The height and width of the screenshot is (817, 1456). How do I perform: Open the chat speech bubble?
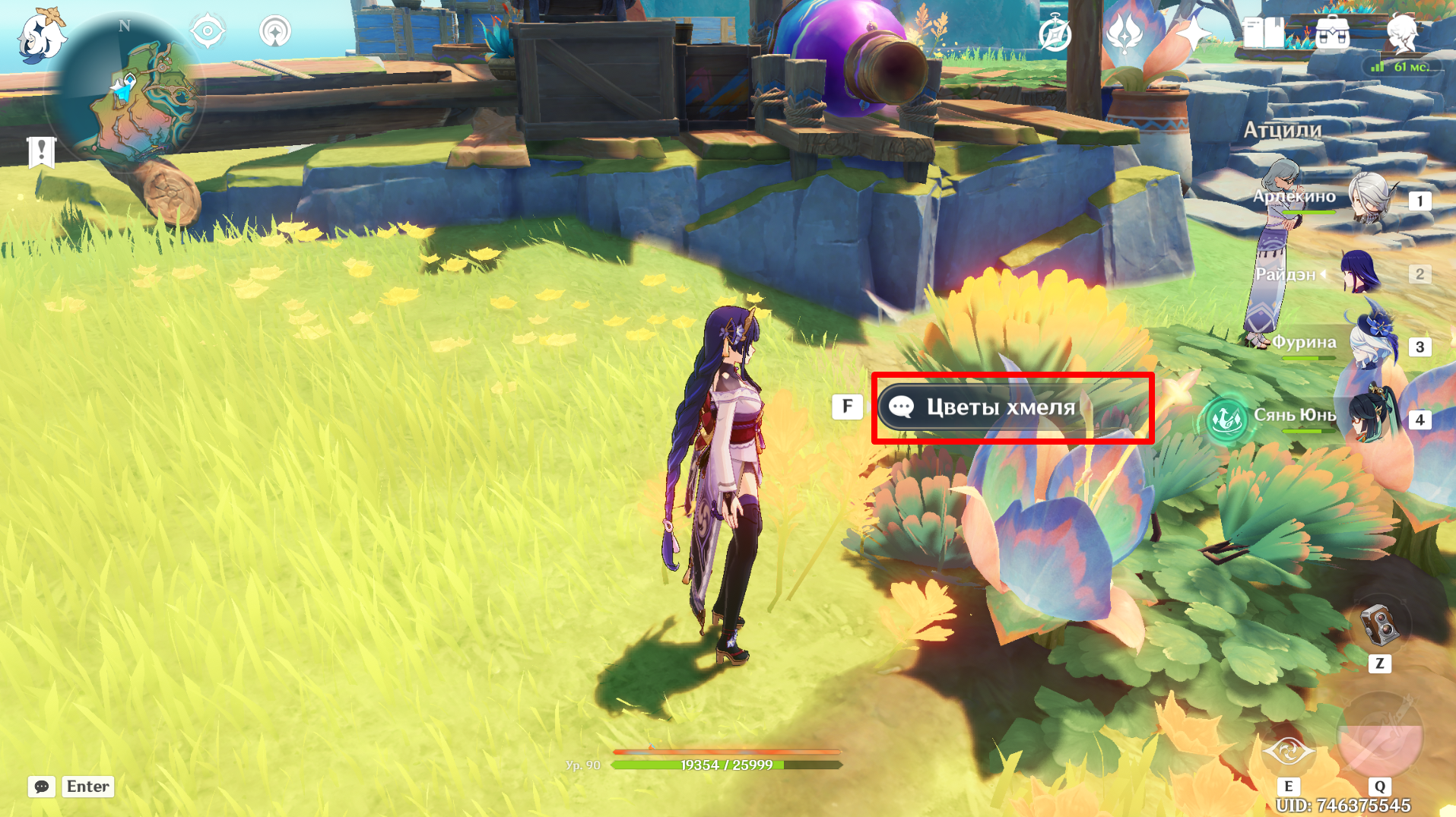(42, 787)
